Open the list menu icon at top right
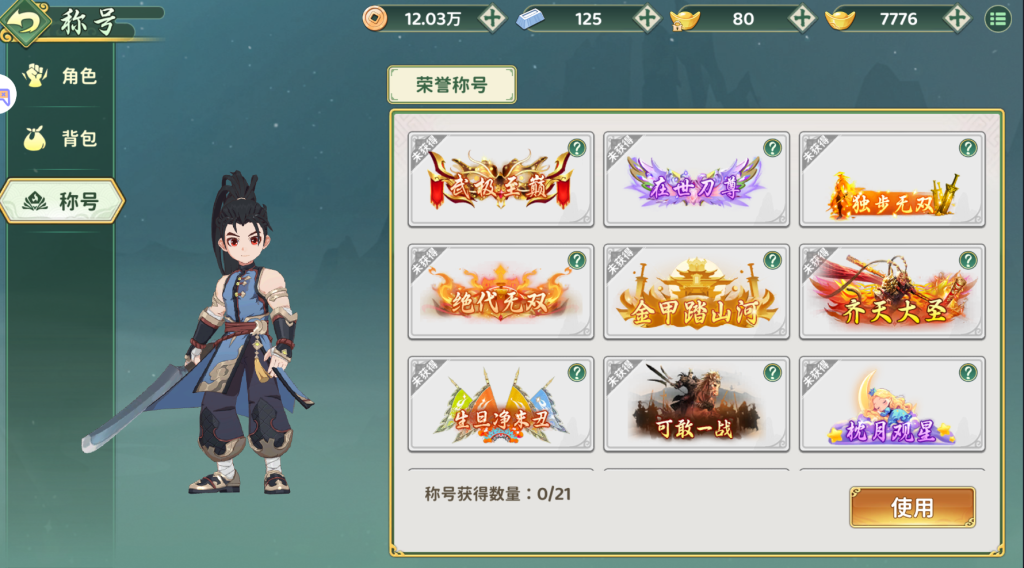This screenshot has height=568, width=1024. (998, 18)
